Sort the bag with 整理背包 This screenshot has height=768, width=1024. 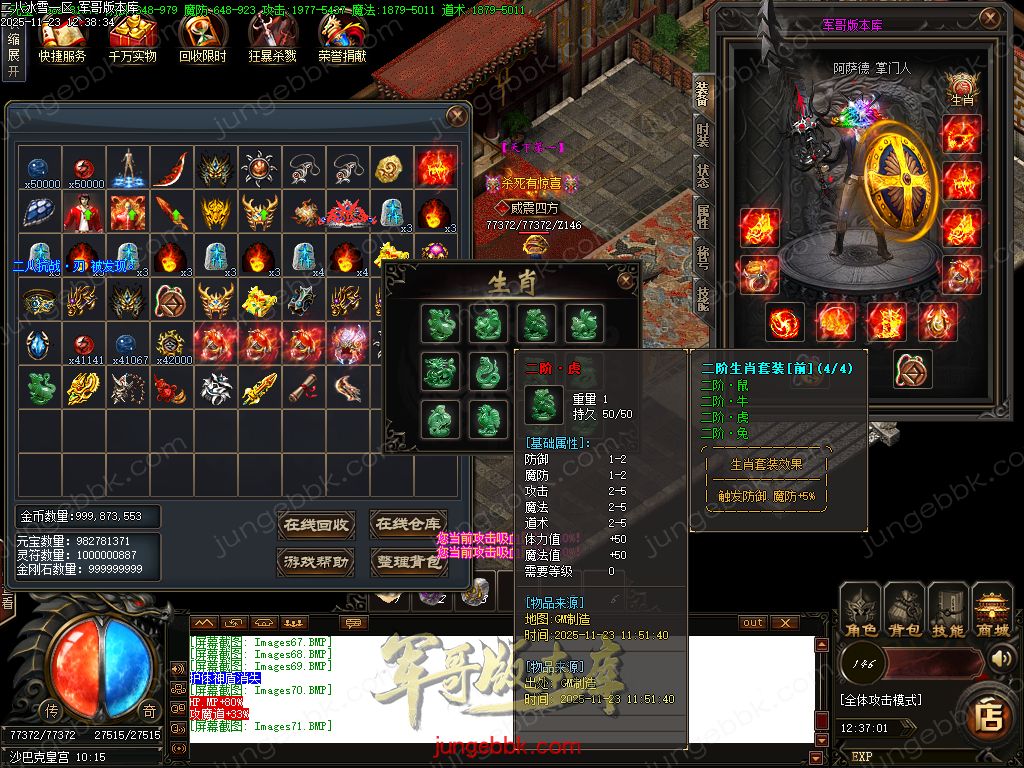pos(406,562)
